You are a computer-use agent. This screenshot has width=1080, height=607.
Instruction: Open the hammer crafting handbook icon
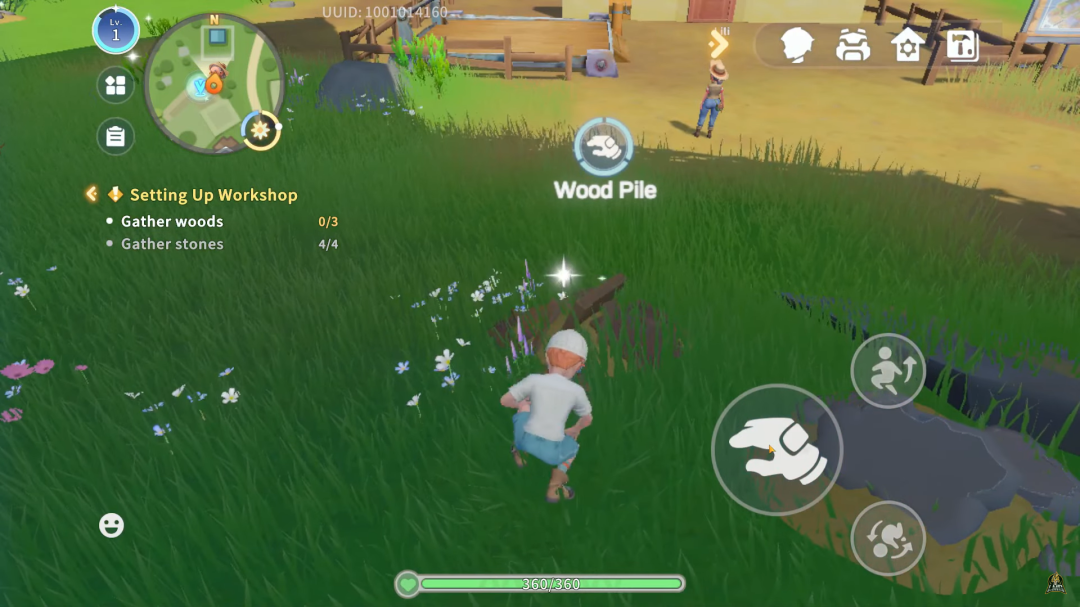962,45
